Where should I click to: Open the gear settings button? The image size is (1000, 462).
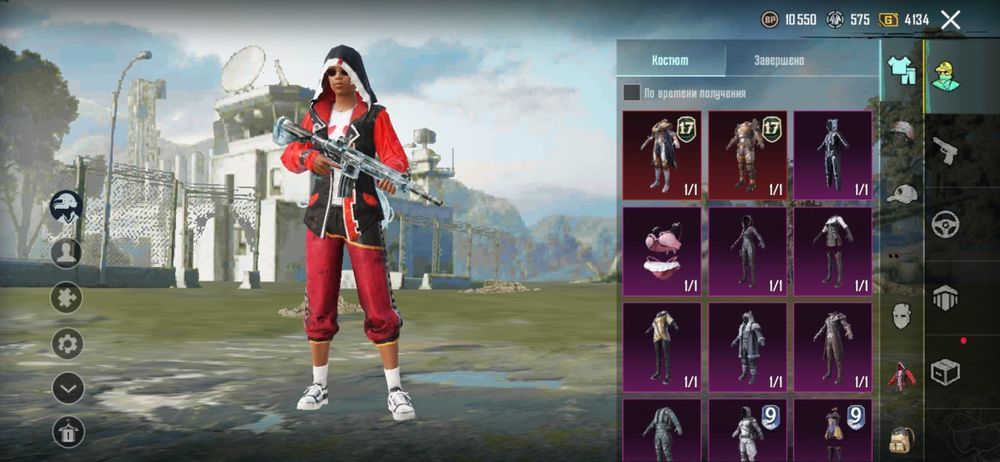click(67, 344)
